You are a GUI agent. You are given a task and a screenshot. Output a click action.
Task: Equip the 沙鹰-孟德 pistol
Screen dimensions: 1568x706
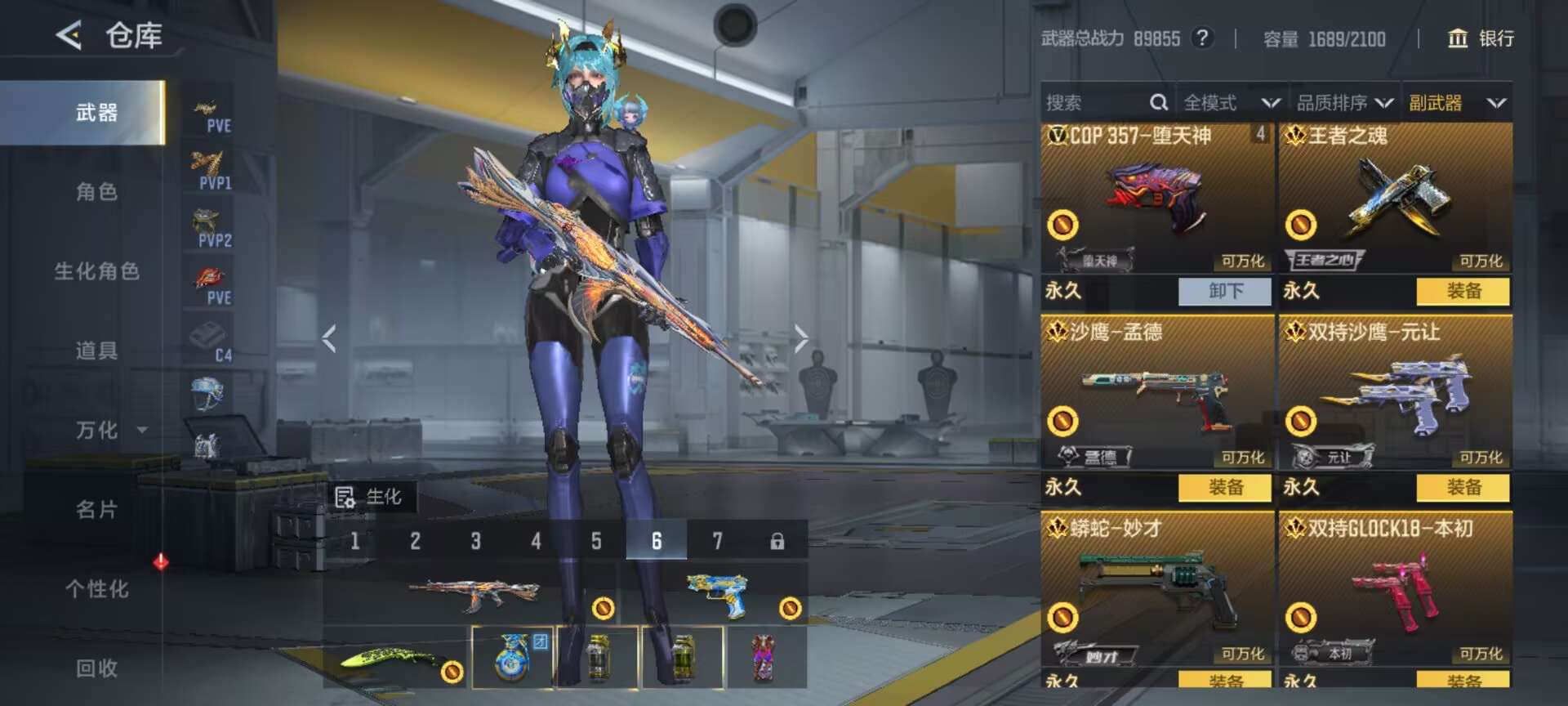click(x=1225, y=488)
